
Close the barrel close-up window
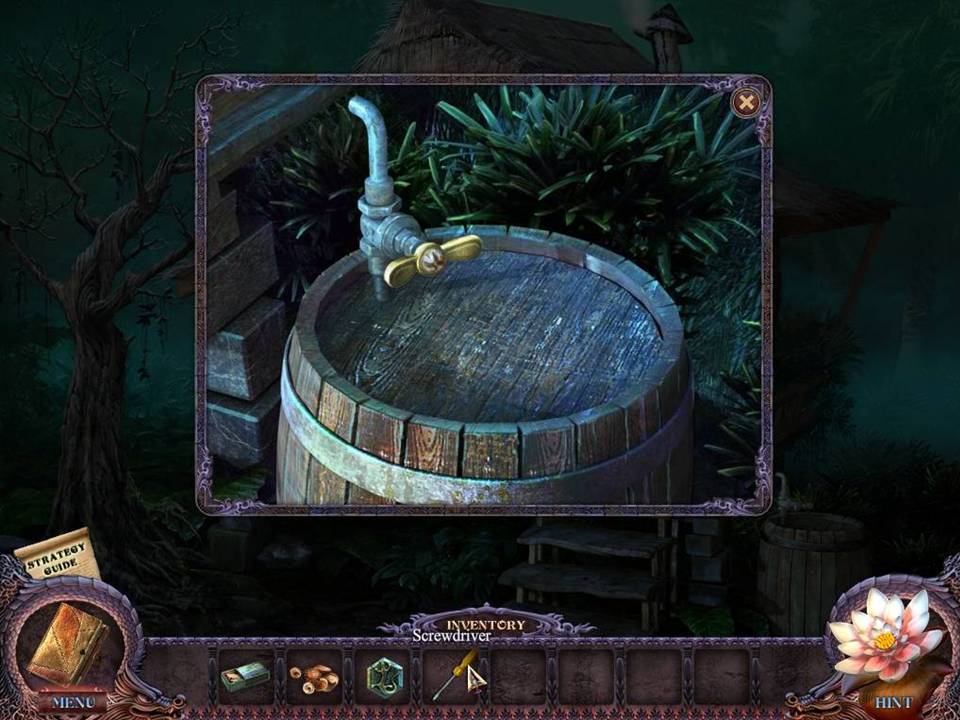745,103
